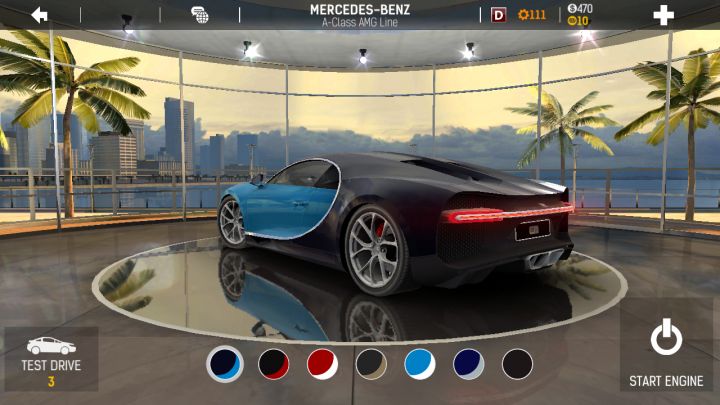Go back using the arrow button

[x=40, y=15]
